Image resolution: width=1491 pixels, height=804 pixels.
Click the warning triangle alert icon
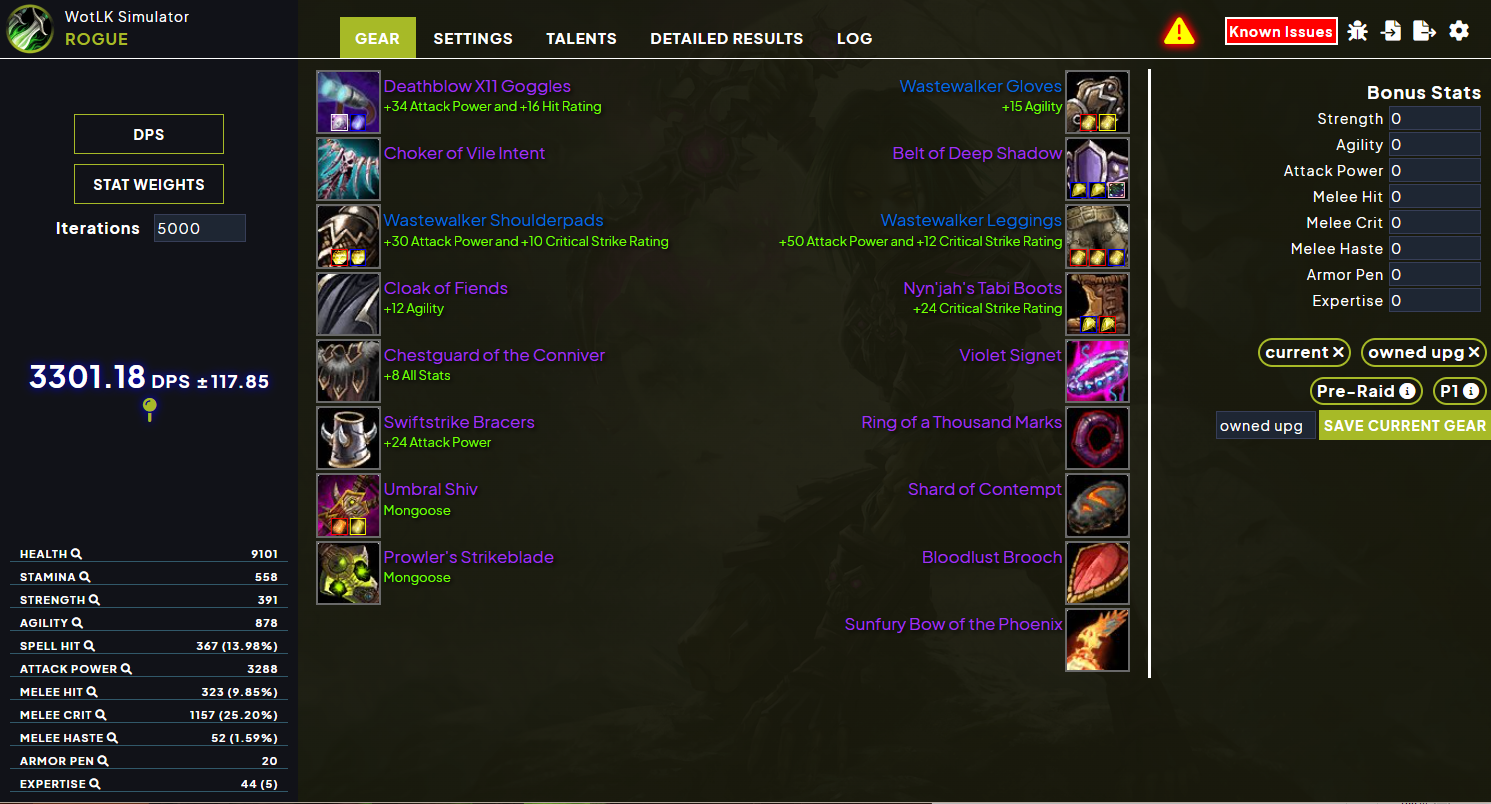click(x=1179, y=31)
